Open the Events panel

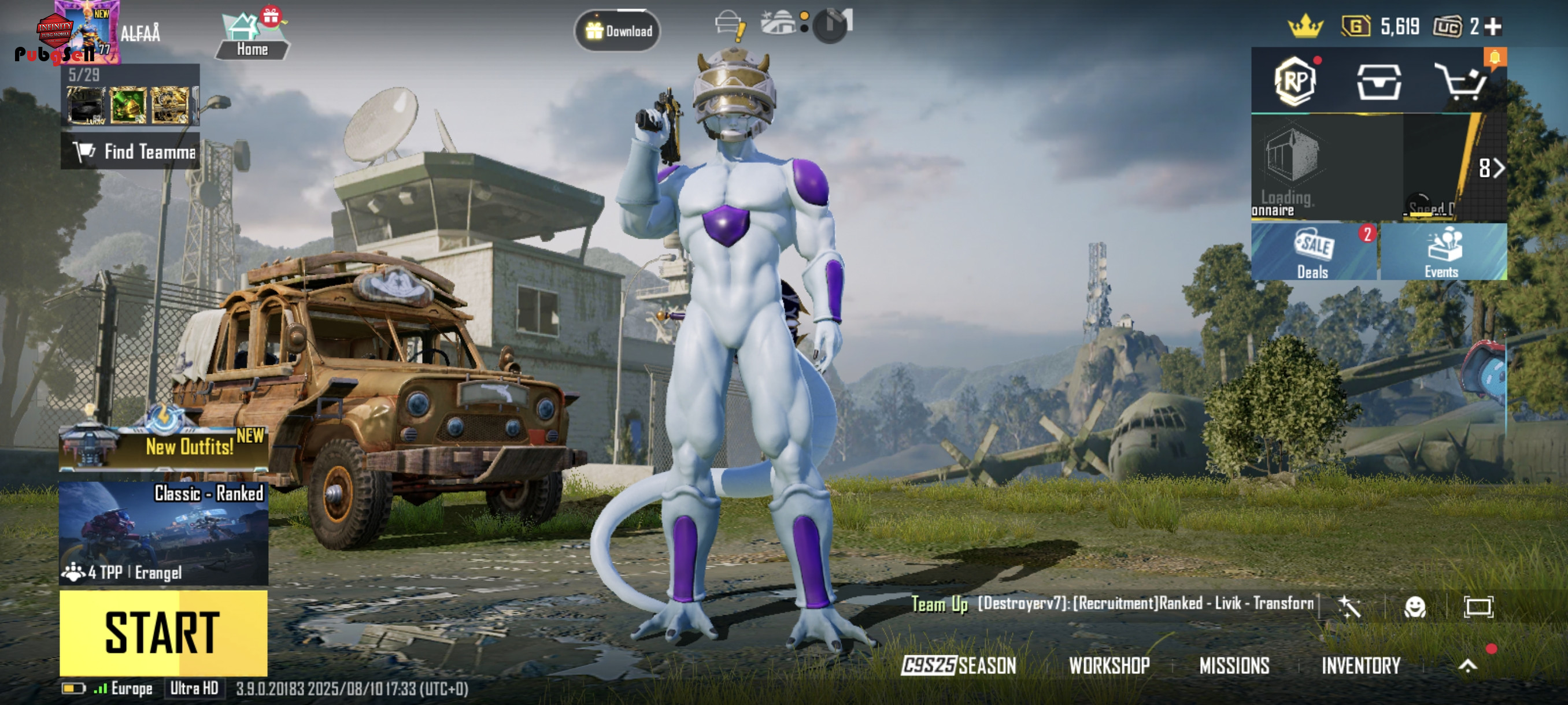click(x=1443, y=252)
